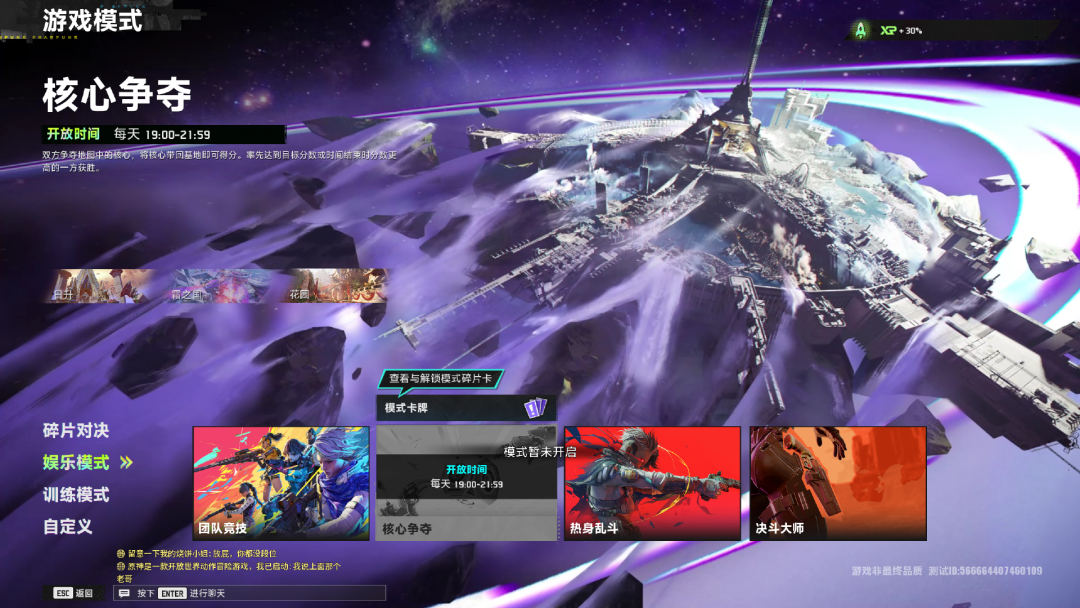This screenshot has height=608, width=1080.
Task: Pick the 核心争夺 mode card
Action: [465, 483]
